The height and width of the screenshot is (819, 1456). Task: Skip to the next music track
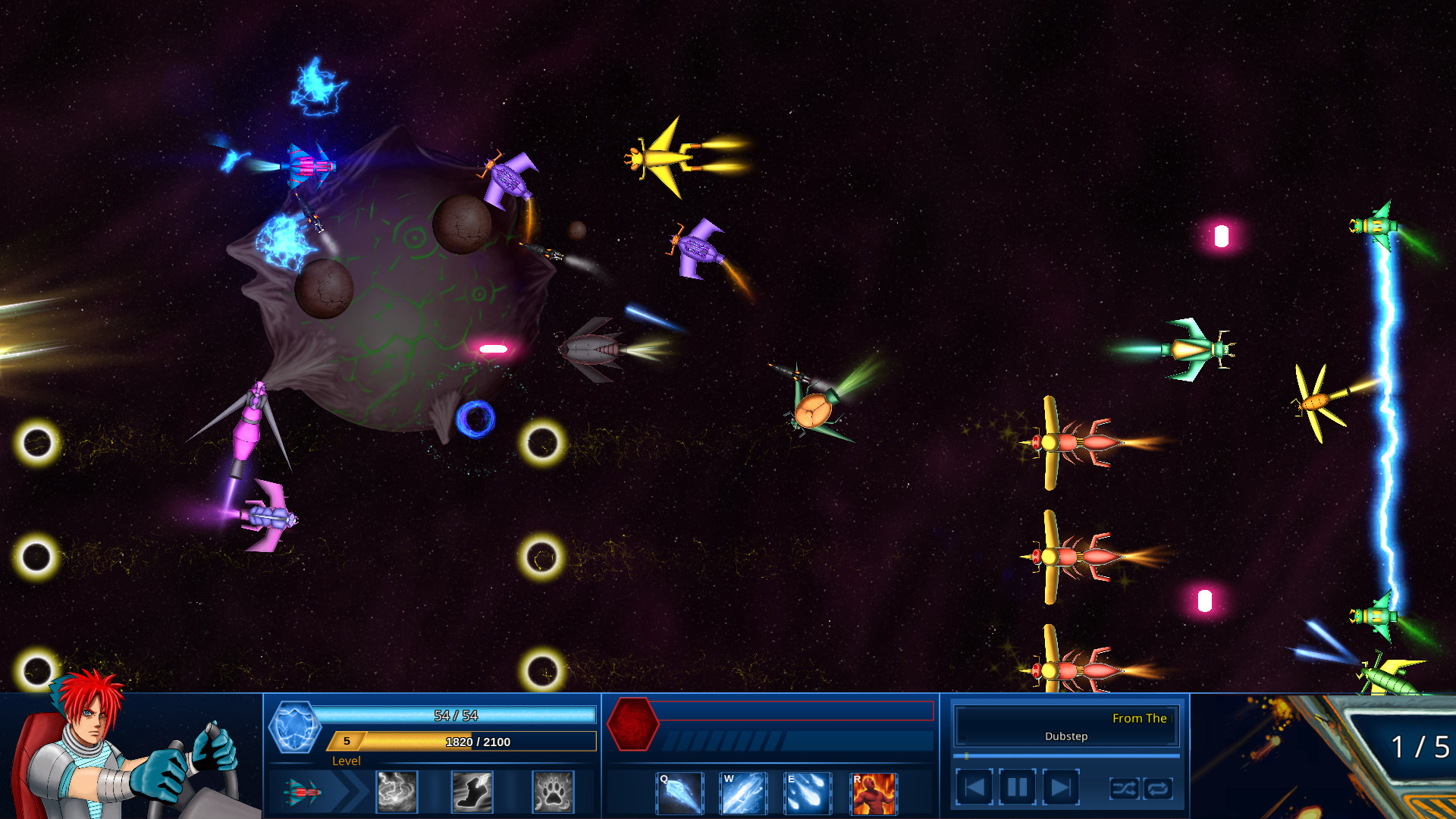click(x=1059, y=786)
